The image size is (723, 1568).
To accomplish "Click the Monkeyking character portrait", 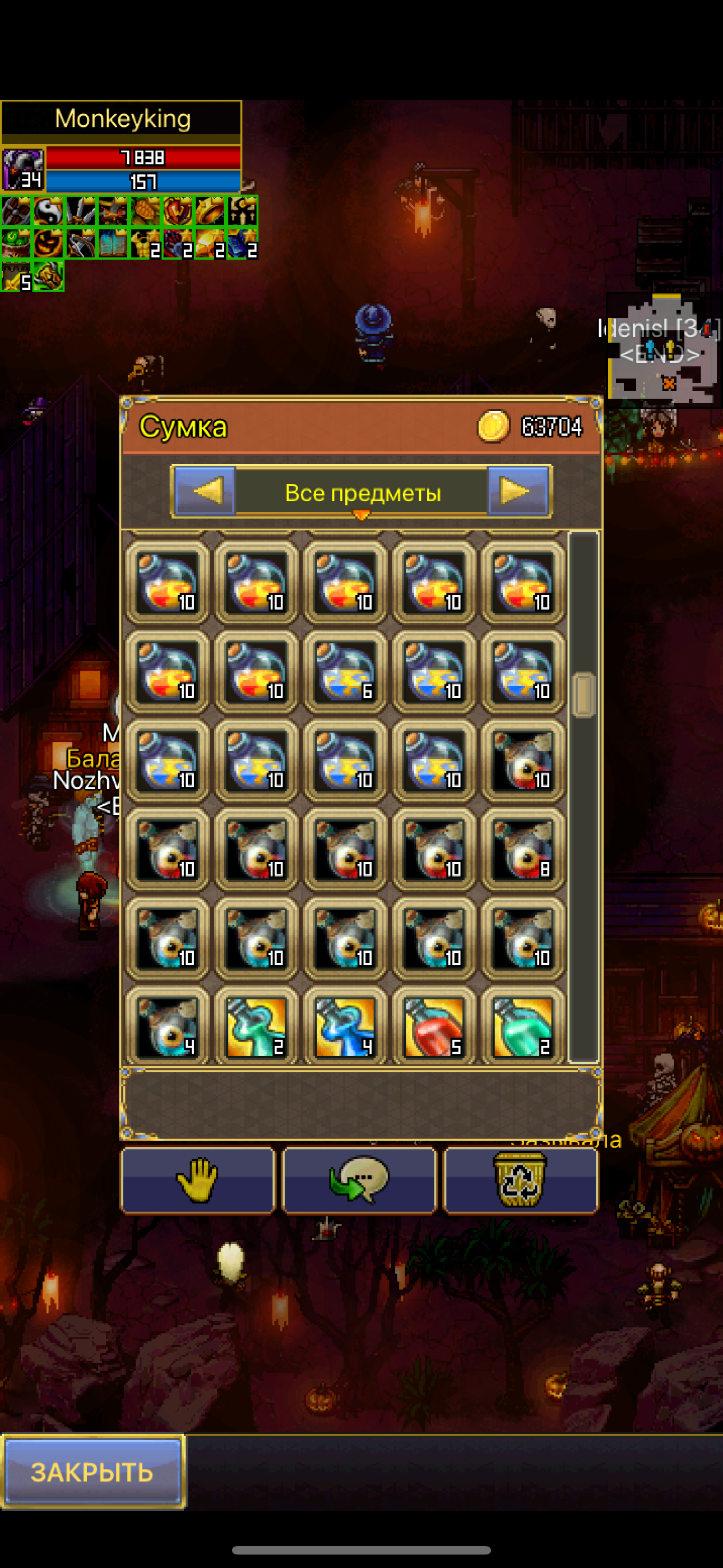I will (x=22, y=169).
